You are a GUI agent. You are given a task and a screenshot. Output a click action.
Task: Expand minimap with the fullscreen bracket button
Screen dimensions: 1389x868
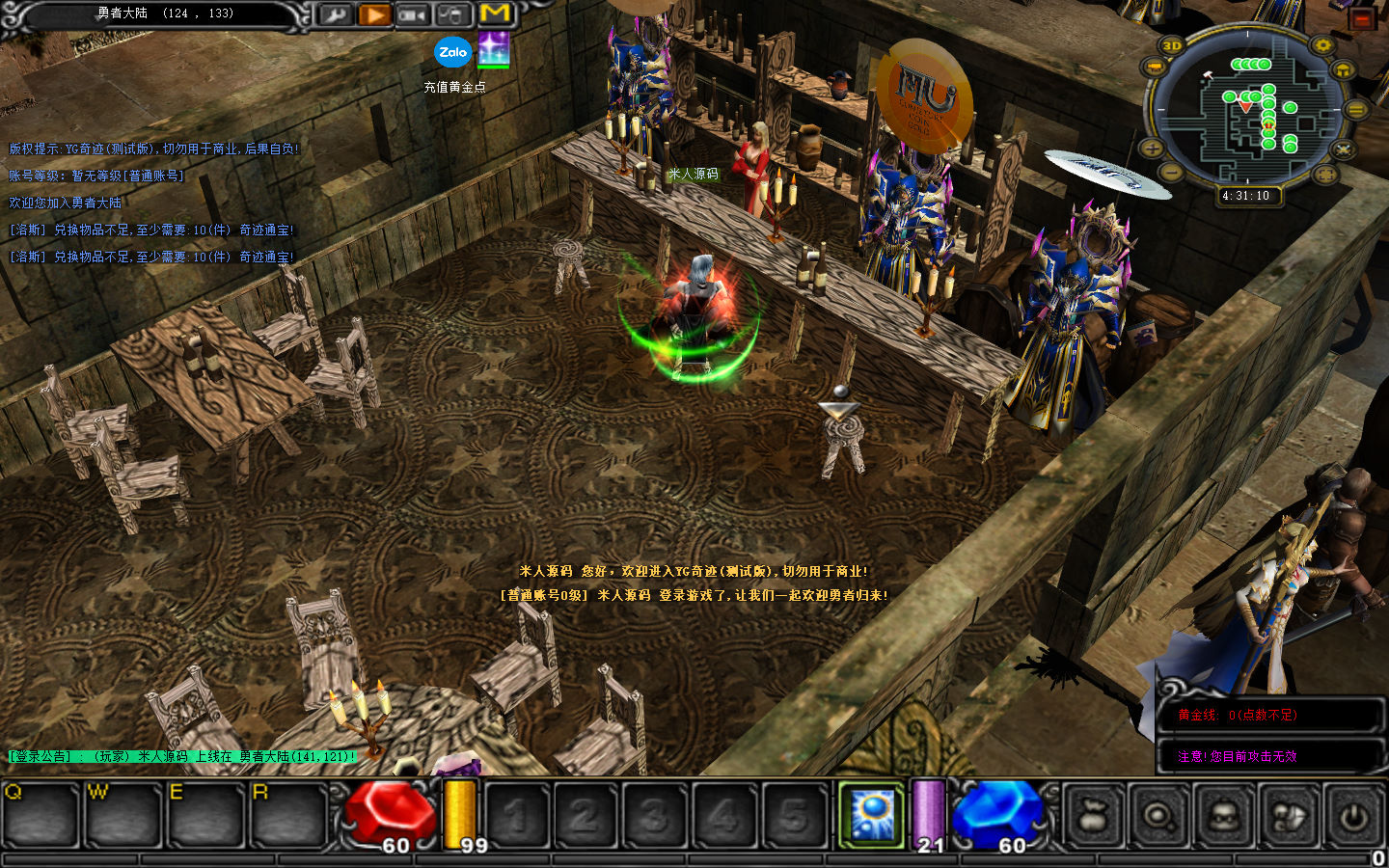pyautogui.click(x=1325, y=174)
